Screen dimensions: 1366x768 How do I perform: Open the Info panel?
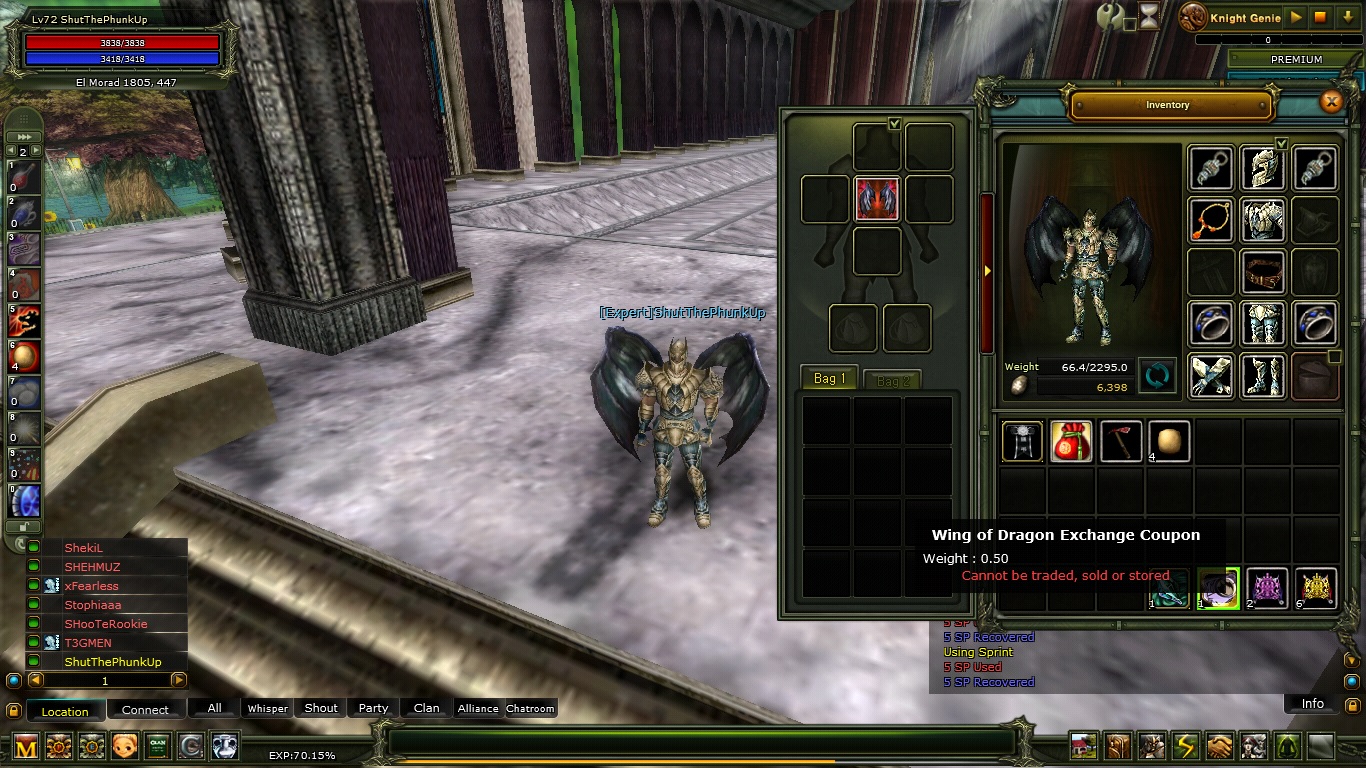coord(1312,704)
